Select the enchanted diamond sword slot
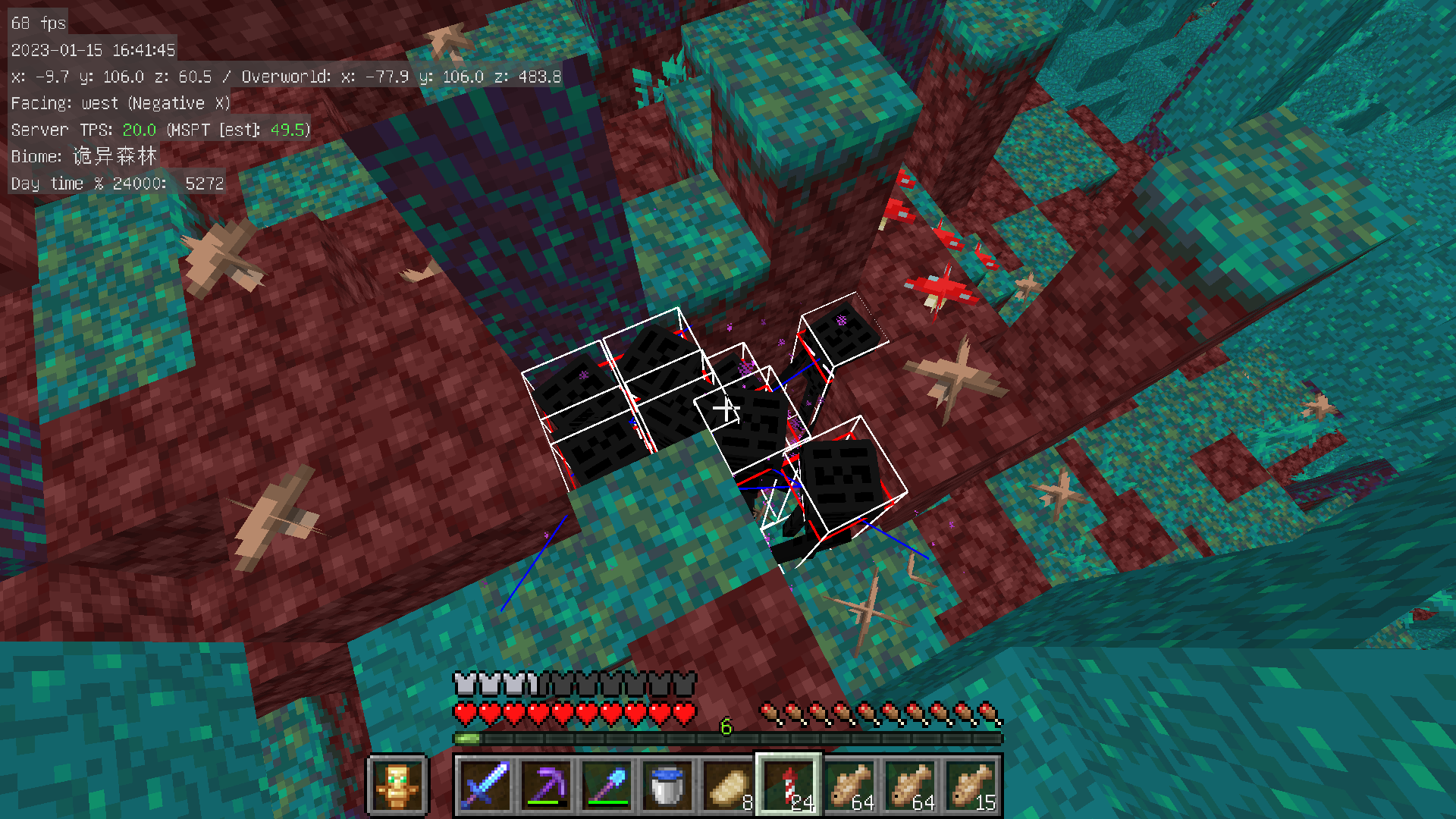 tap(485, 786)
